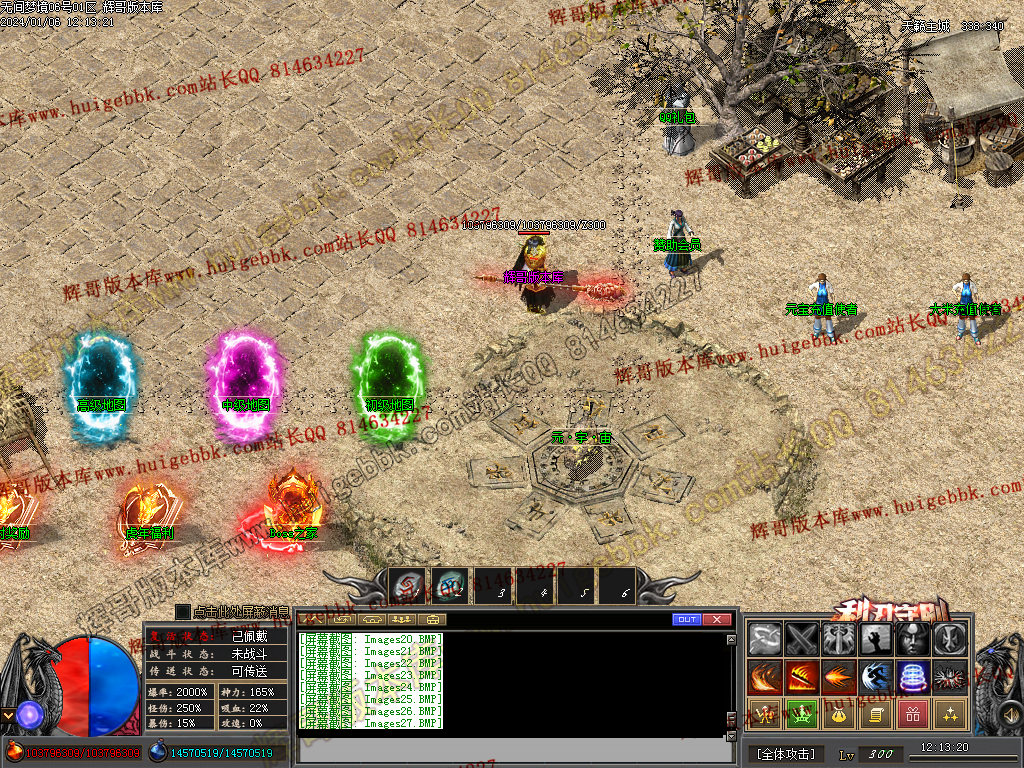
Task: Activate the blue dash sprint skill
Action: pyautogui.click(x=876, y=677)
